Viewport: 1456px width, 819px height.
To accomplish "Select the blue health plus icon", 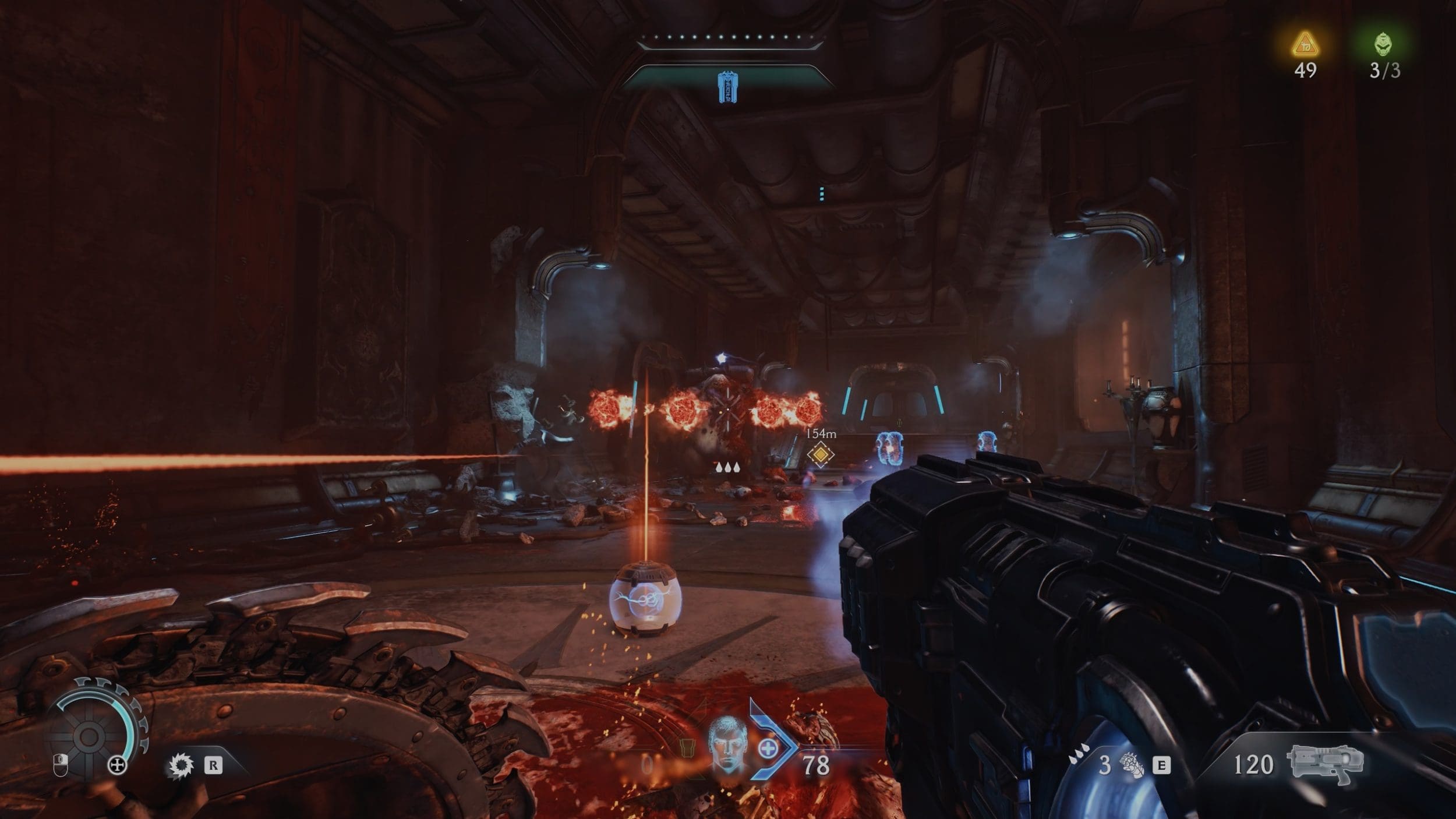I will (768, 749).
